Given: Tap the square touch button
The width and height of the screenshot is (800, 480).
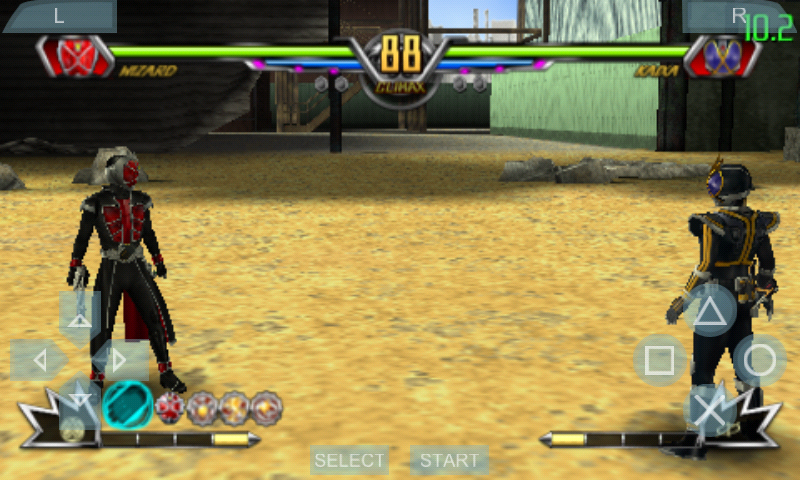Looking at the screenshot, I should pyautogui.click(x=660, y=360).
